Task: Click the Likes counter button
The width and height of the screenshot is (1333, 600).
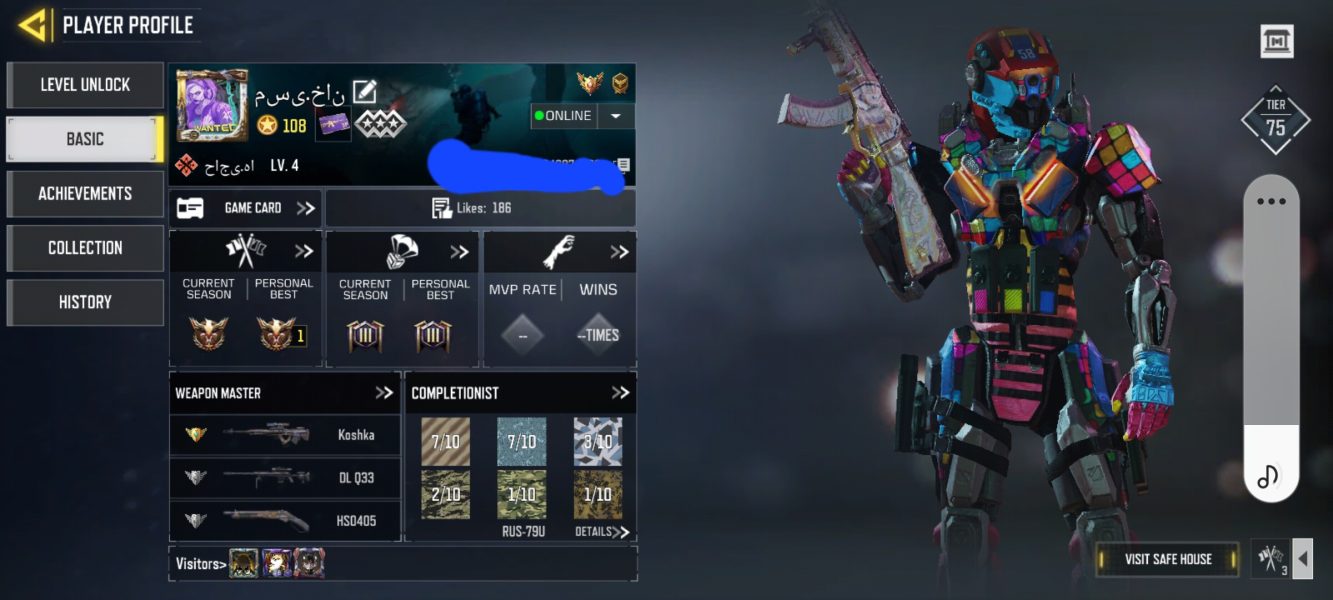Action: click(481, 208)
